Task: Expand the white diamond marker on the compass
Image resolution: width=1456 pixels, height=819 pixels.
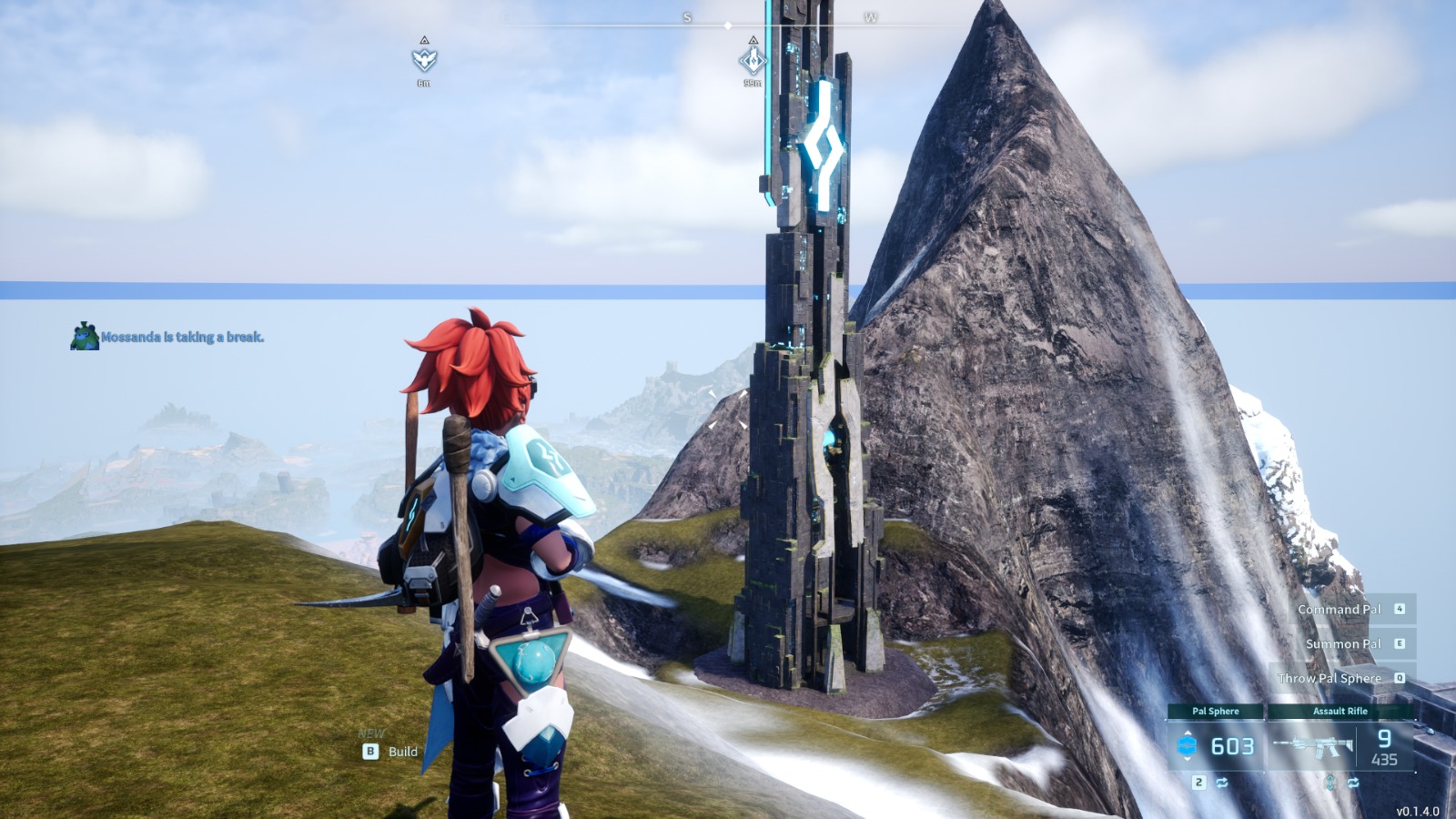Action: coord(728,25)
